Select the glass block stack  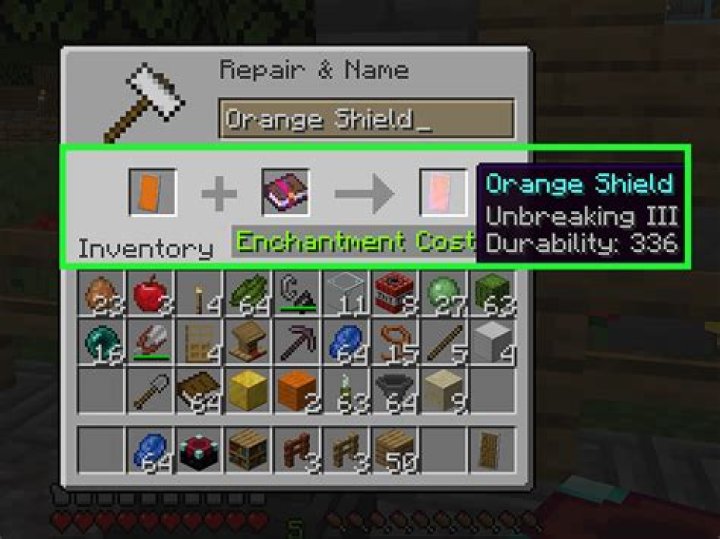pos(345,296)
